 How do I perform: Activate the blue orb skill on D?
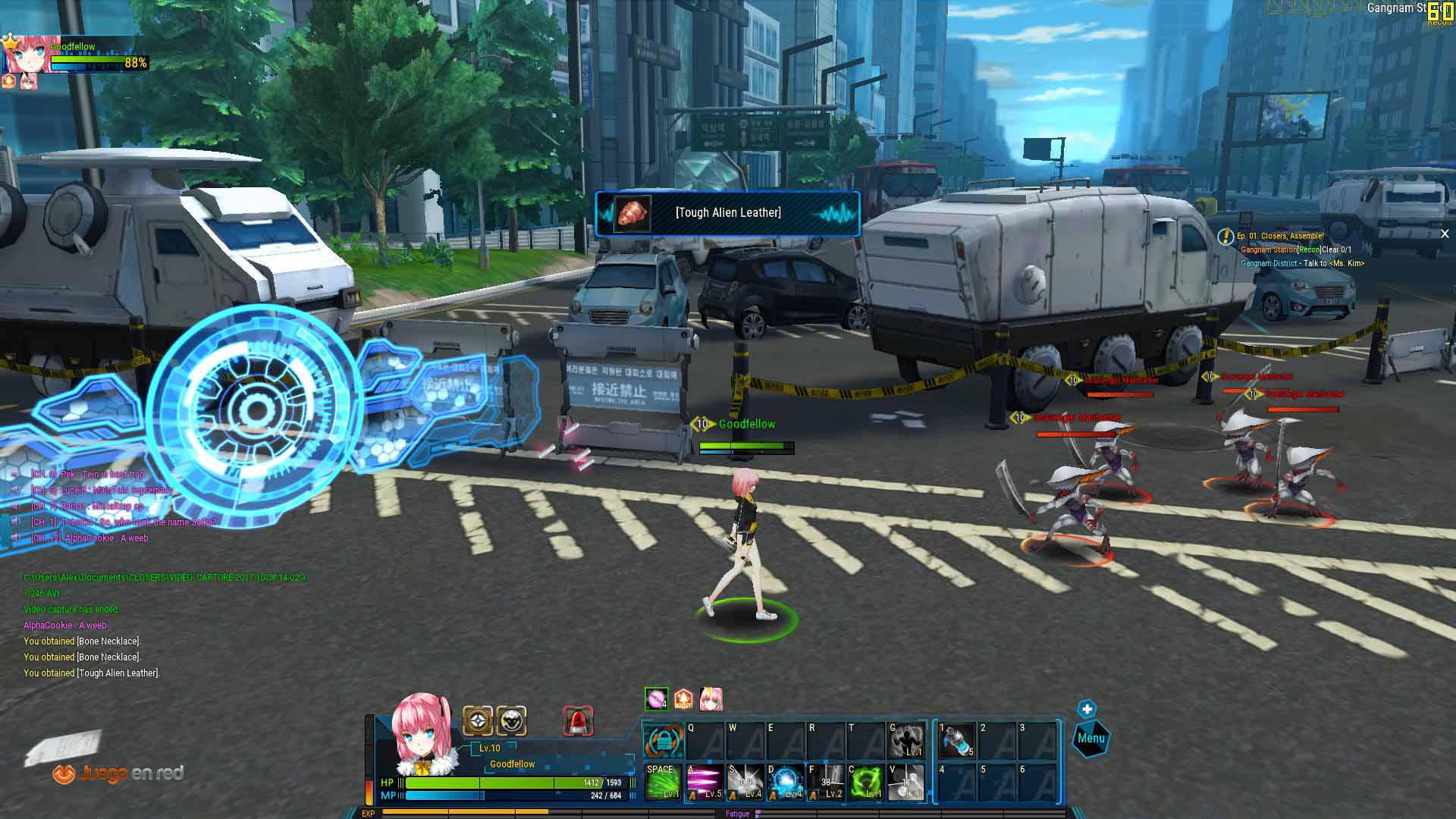[x=786, y=782]
